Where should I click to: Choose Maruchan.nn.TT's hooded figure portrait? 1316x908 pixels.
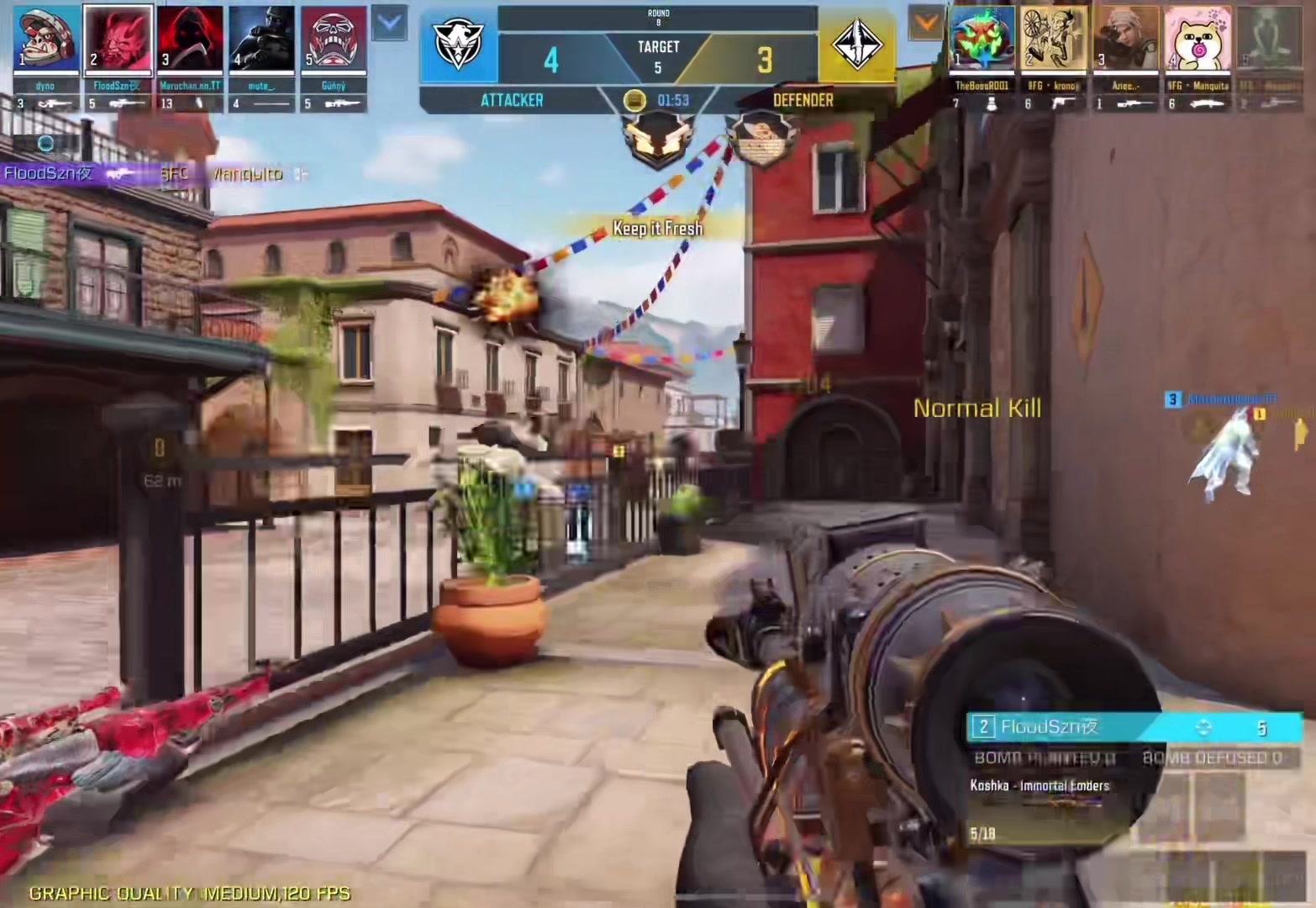(x=190, y=40)
